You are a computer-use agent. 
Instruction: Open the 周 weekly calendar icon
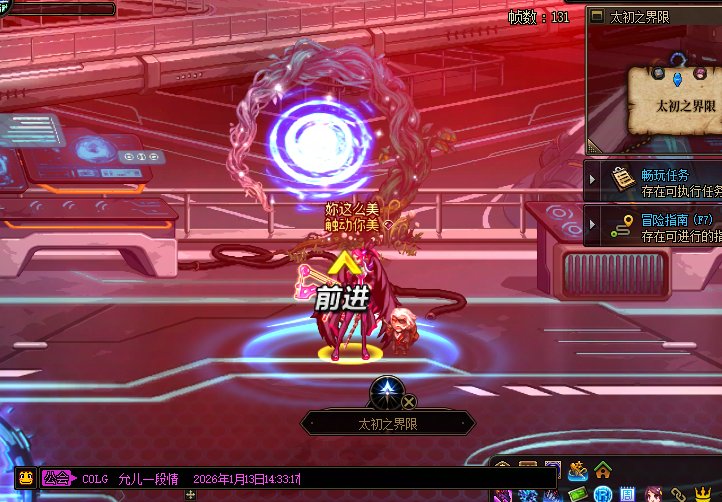[627, 494]
